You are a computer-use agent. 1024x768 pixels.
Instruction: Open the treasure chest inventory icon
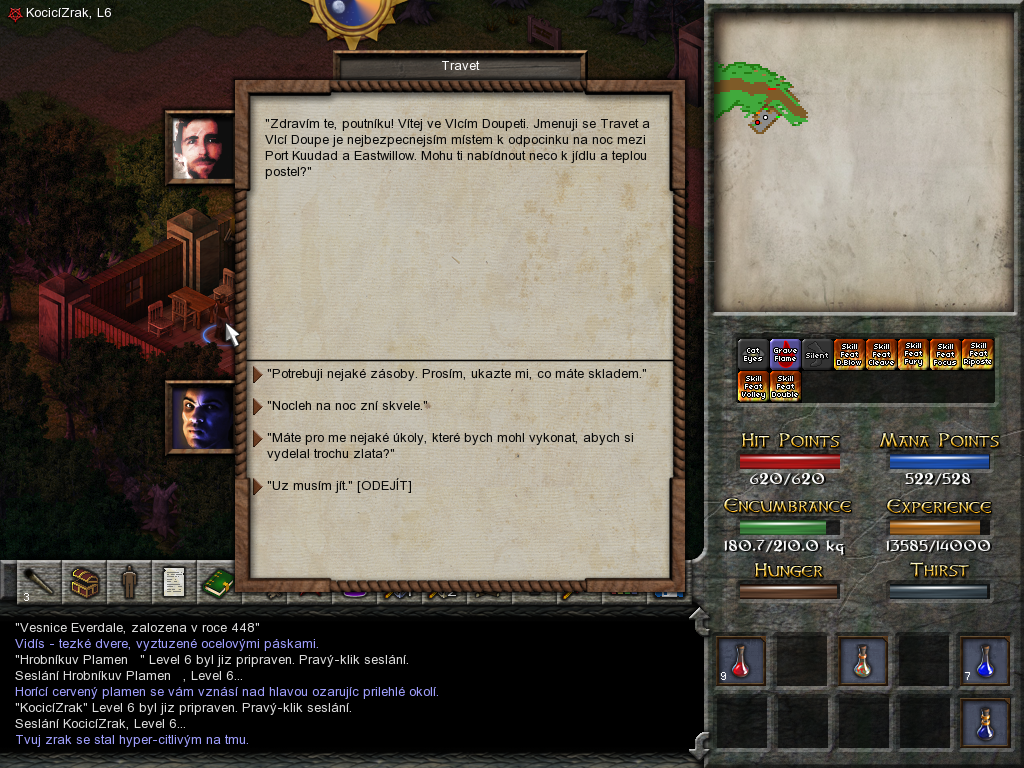pyautogui.click(x=84, y=582)
